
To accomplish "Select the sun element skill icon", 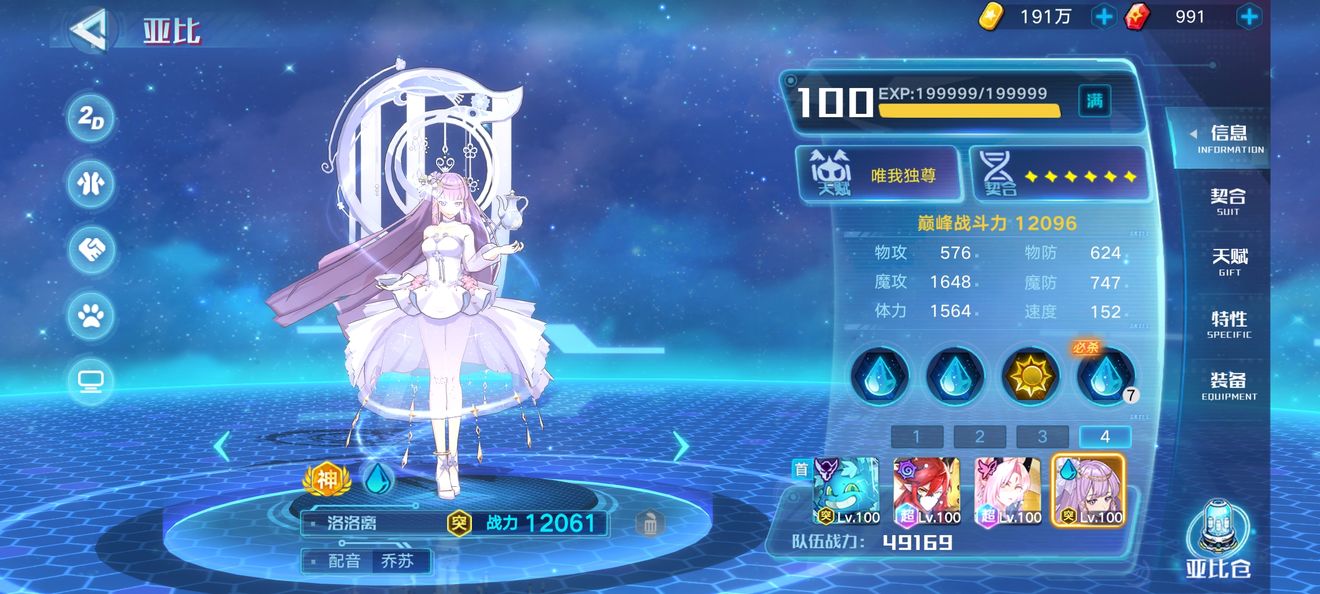I will (1031, 376).
